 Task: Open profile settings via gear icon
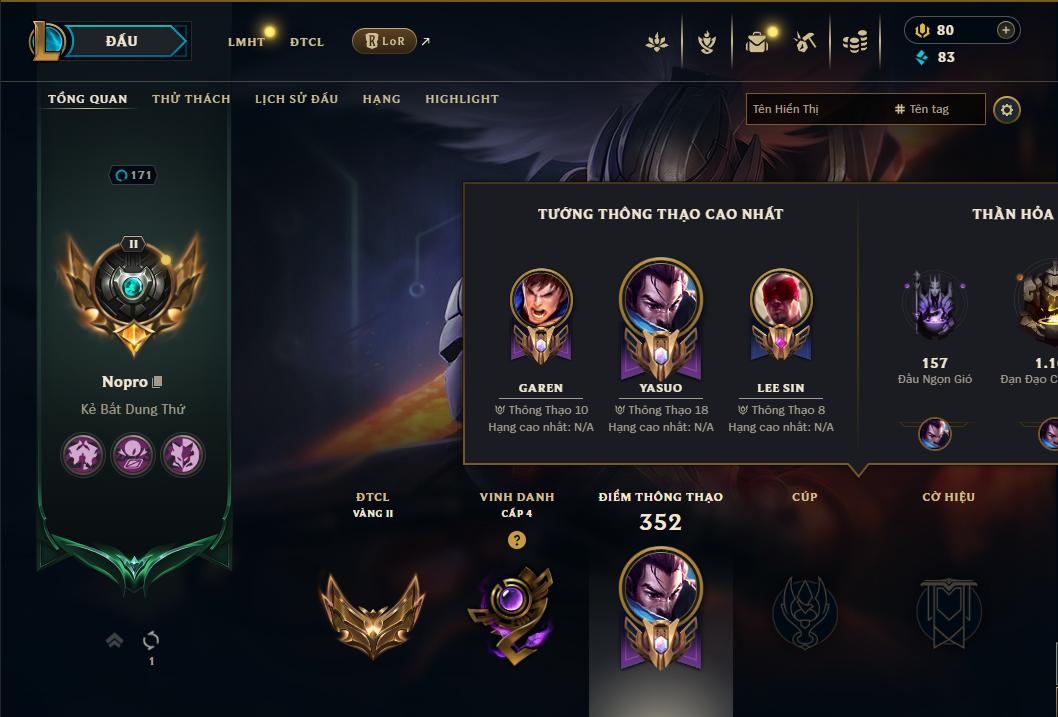pos(1007,109)
